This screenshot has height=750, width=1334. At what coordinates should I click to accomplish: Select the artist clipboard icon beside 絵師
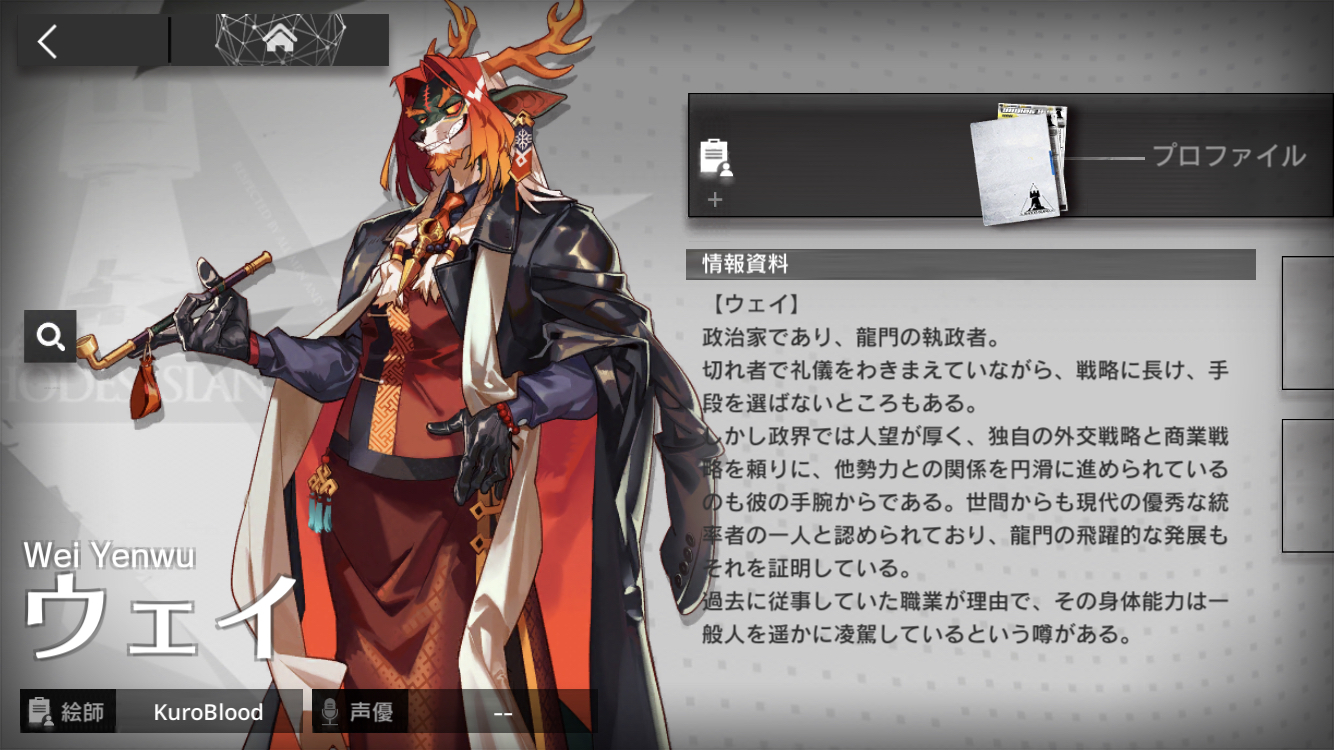tap(42, 712)
